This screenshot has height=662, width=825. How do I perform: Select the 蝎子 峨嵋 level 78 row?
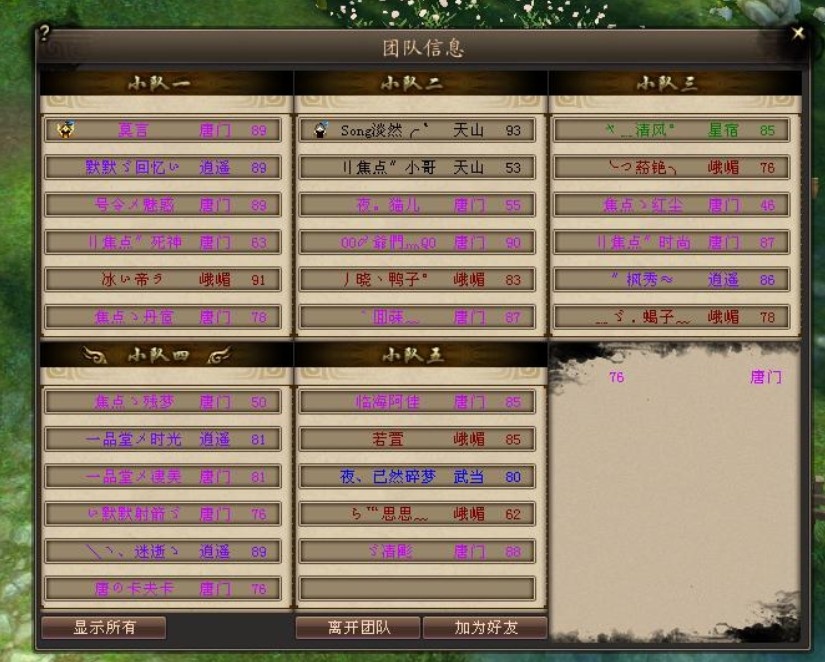pos(672,317)
